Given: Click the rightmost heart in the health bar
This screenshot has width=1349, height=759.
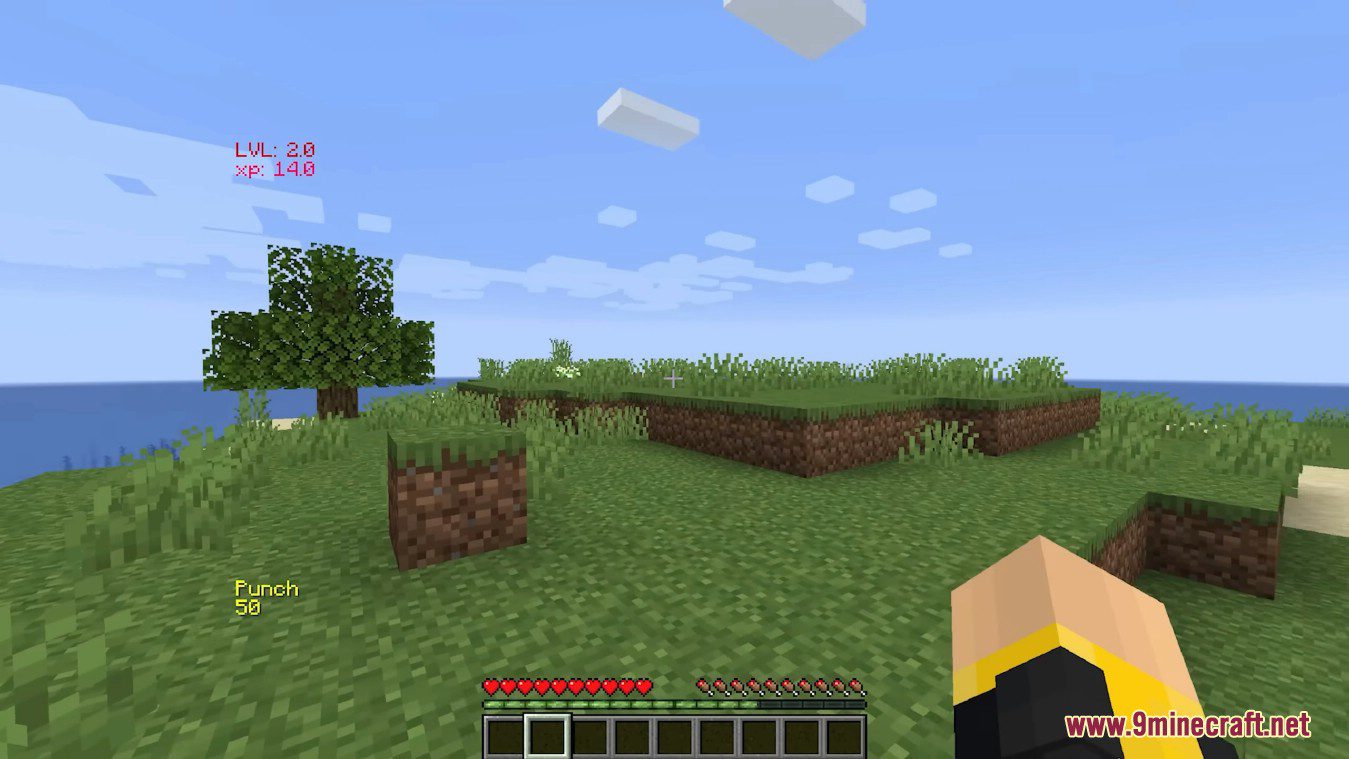Looking at the screenshot, I should pyautogui.click(x=645, y=687).
